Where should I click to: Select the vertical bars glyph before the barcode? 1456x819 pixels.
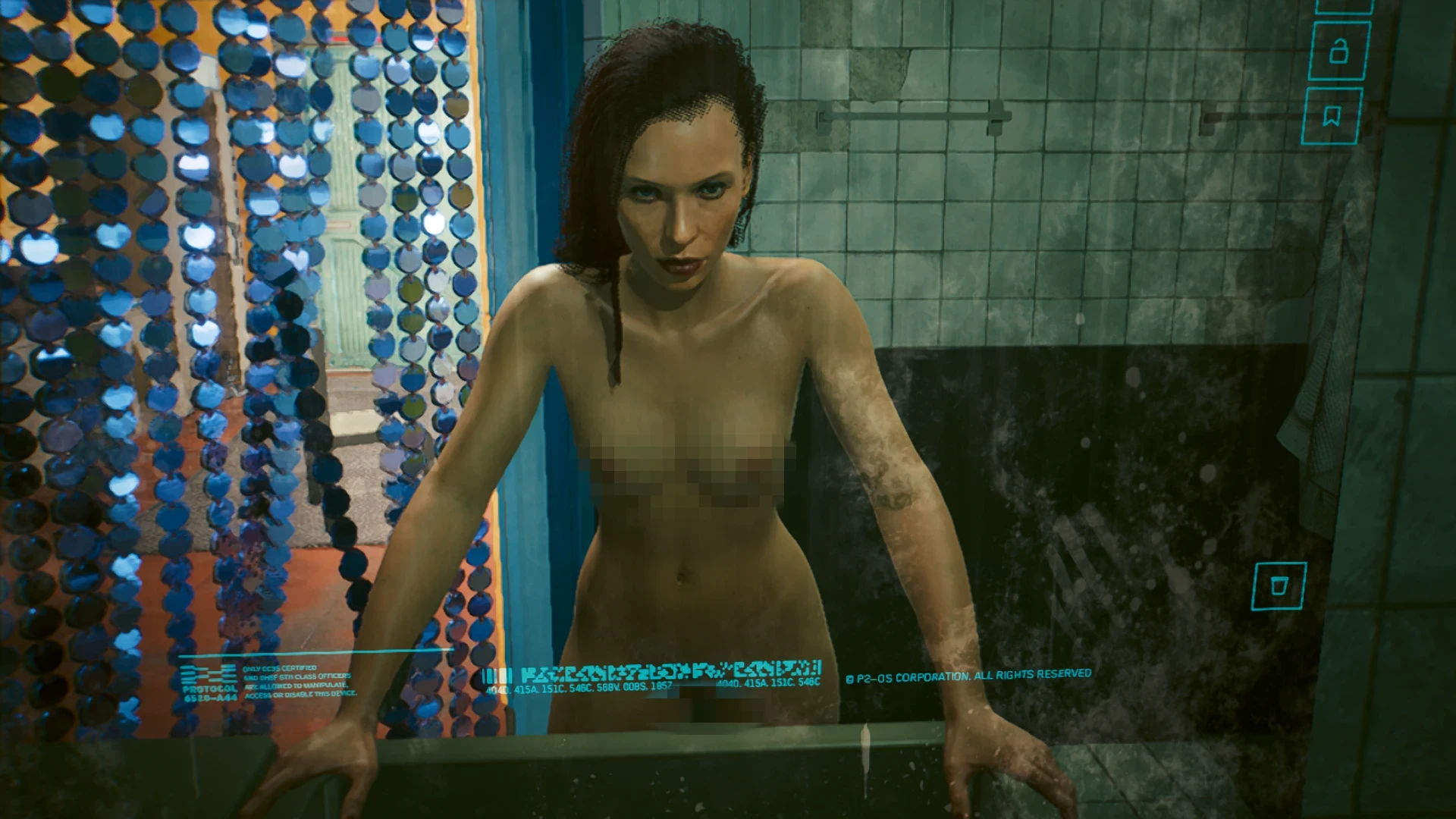[x=498, y=675]
